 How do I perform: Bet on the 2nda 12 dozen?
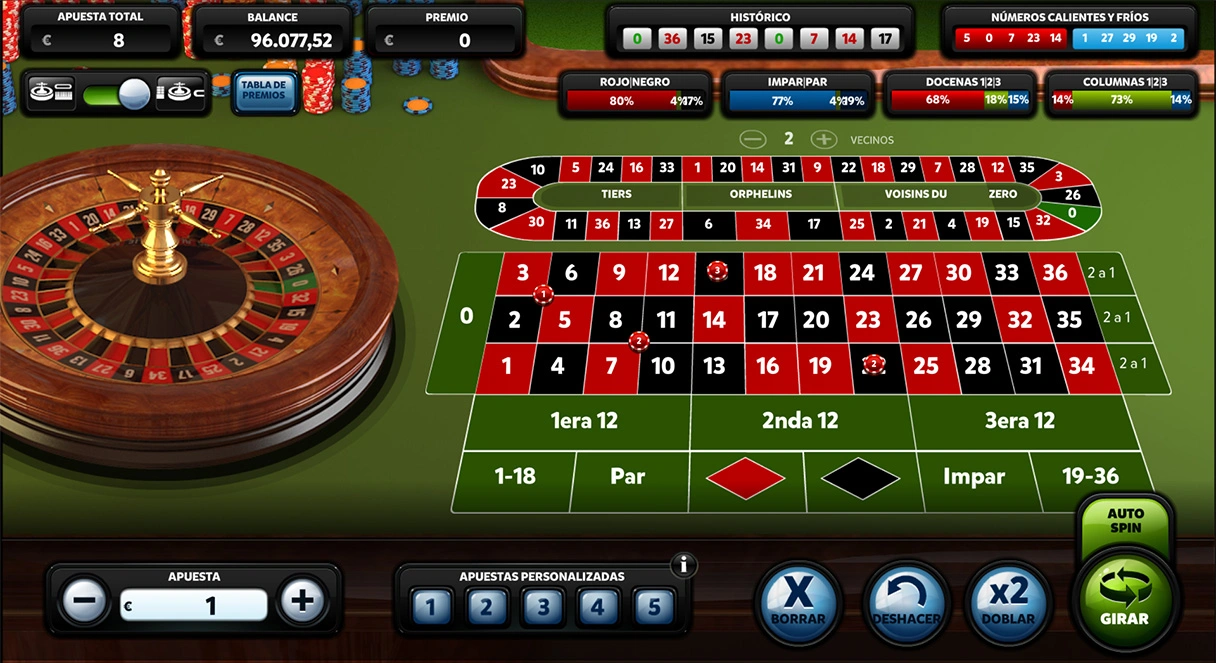click(x=800, y=421)
